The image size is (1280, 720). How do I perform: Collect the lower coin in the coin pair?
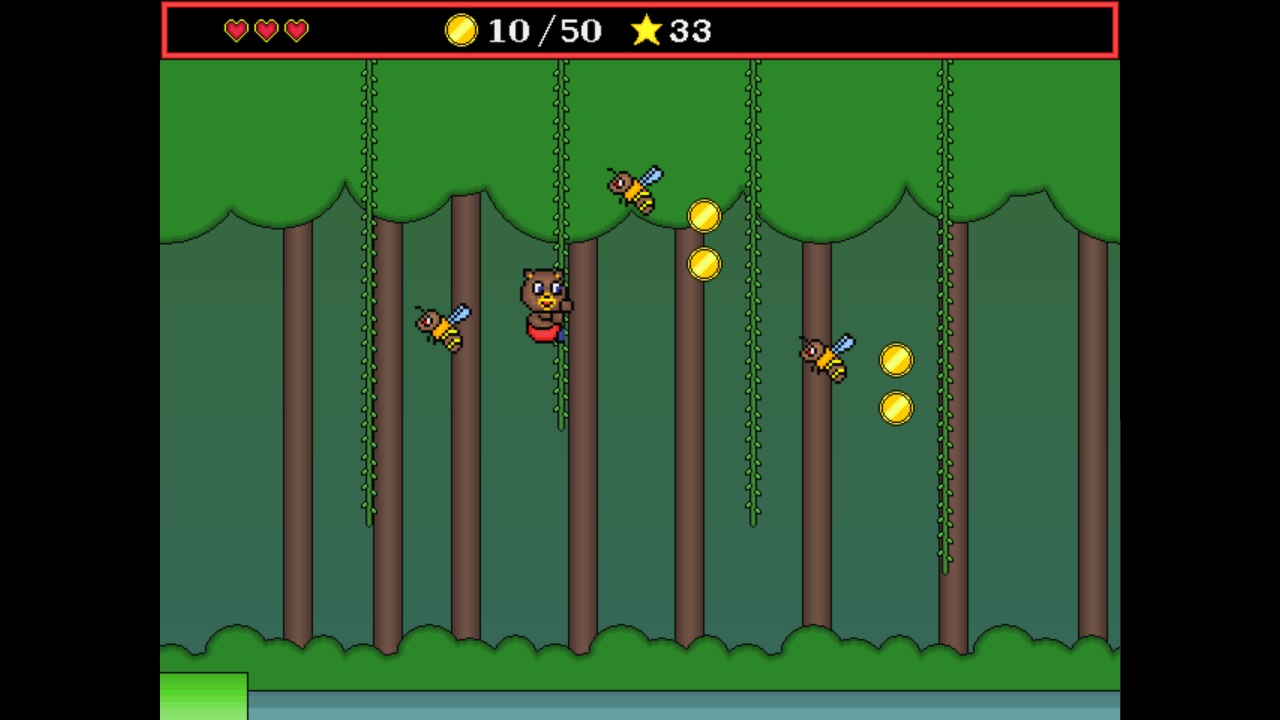click(x=704, y=263)
